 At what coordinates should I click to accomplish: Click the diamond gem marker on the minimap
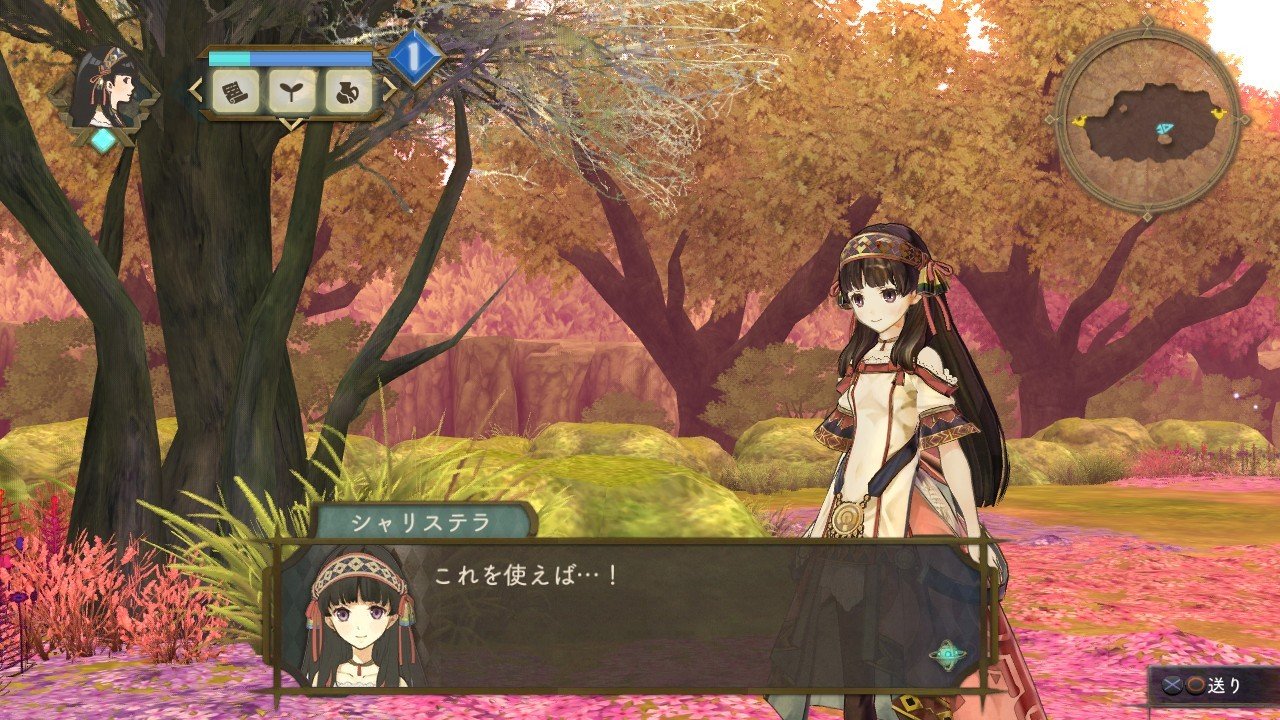[x=1165, y=128]
